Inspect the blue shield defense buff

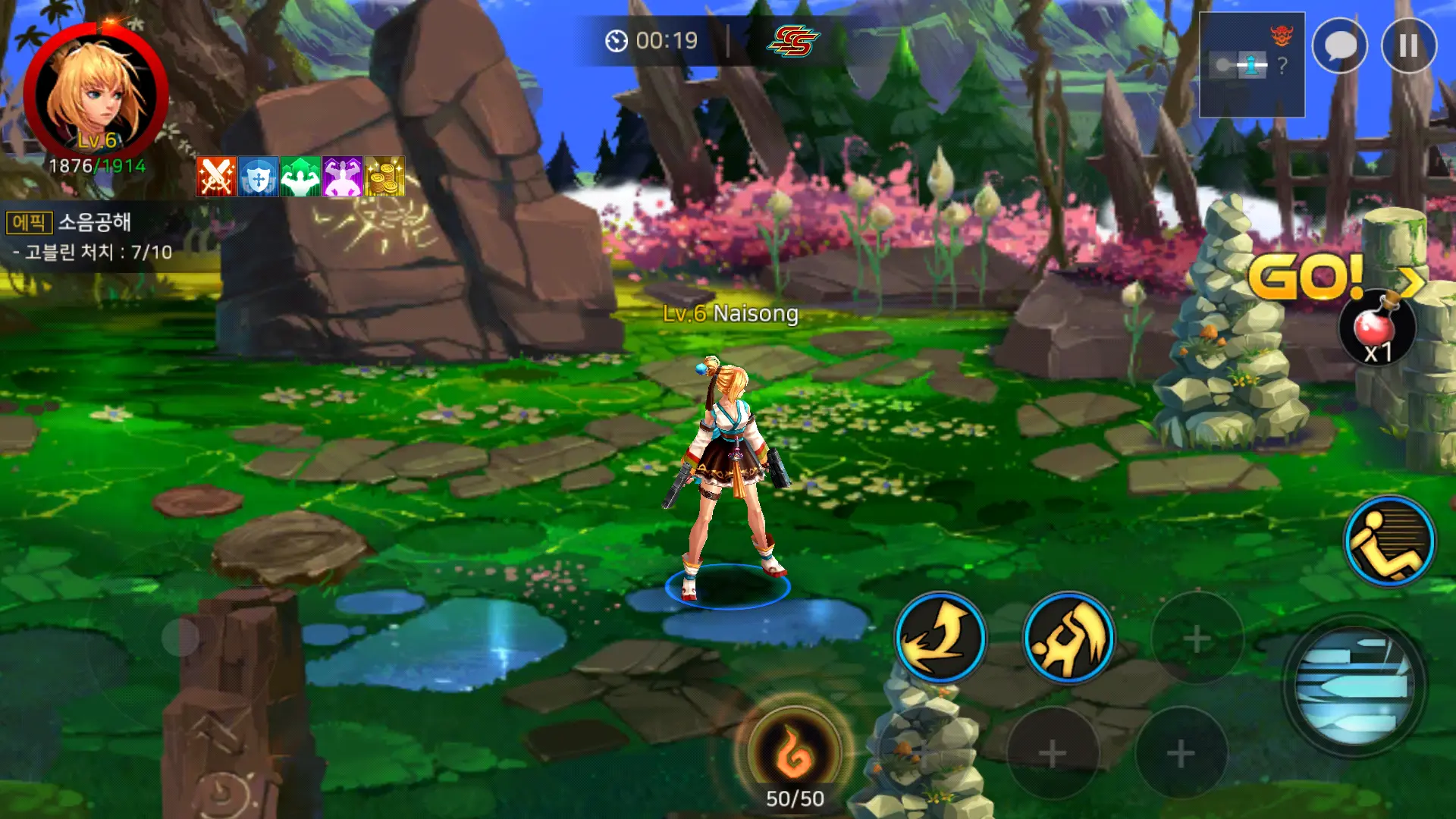click(x=259, y=177)
